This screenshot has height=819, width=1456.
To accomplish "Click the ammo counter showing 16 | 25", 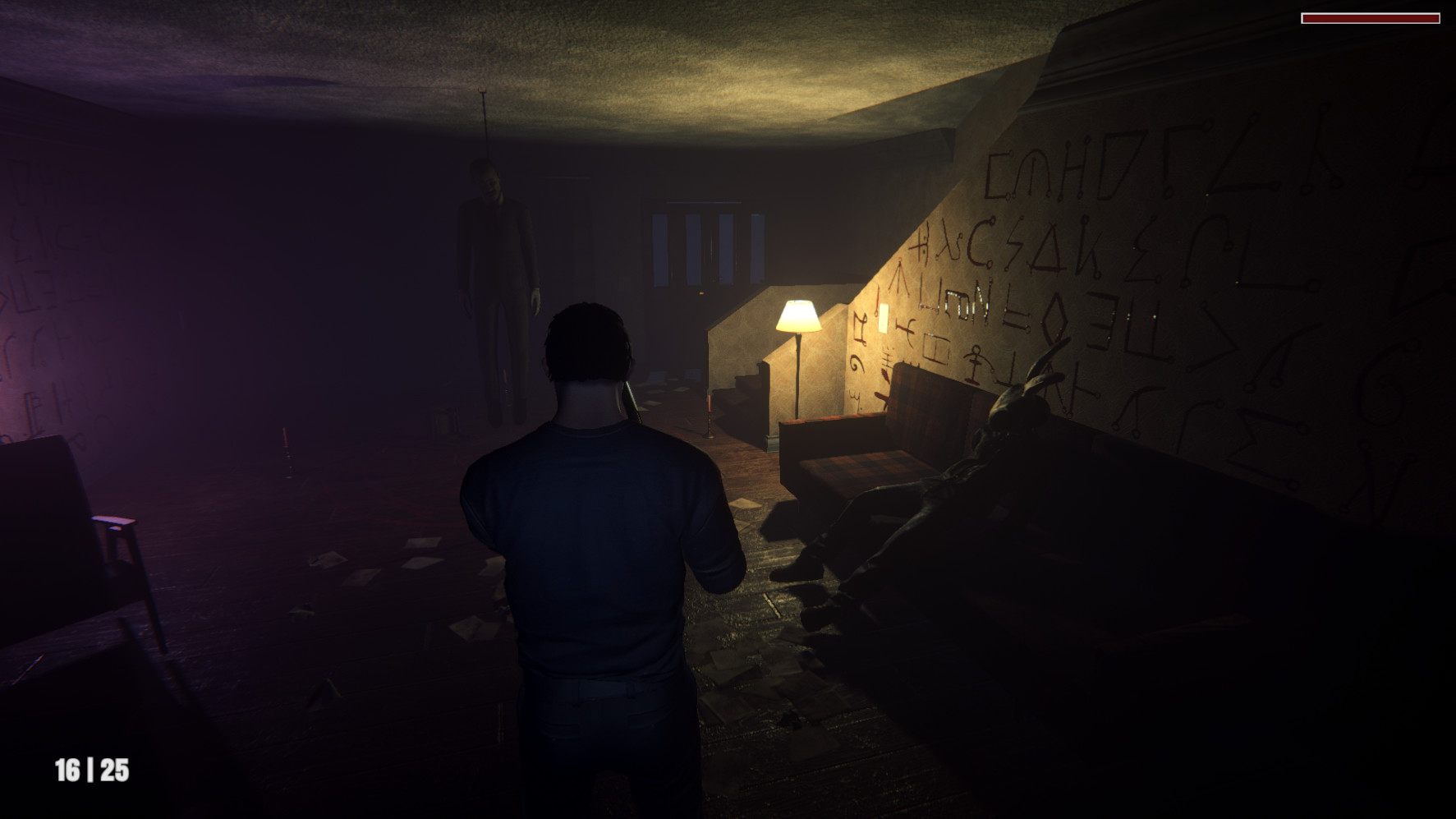I will point(93,771).
